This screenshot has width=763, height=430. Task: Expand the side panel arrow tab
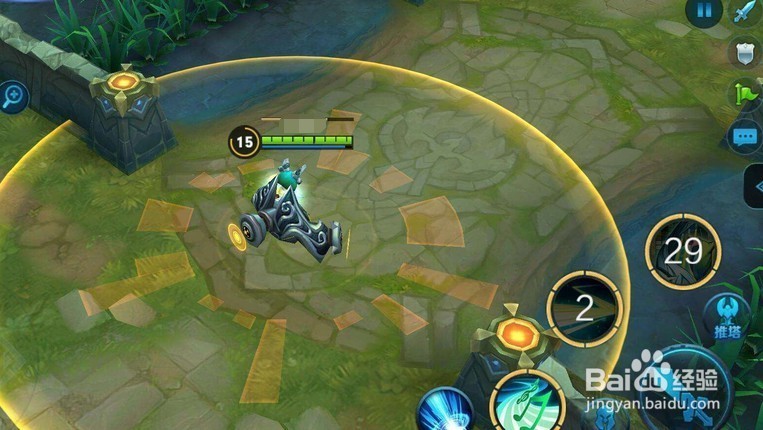click(x=753, y=186)
